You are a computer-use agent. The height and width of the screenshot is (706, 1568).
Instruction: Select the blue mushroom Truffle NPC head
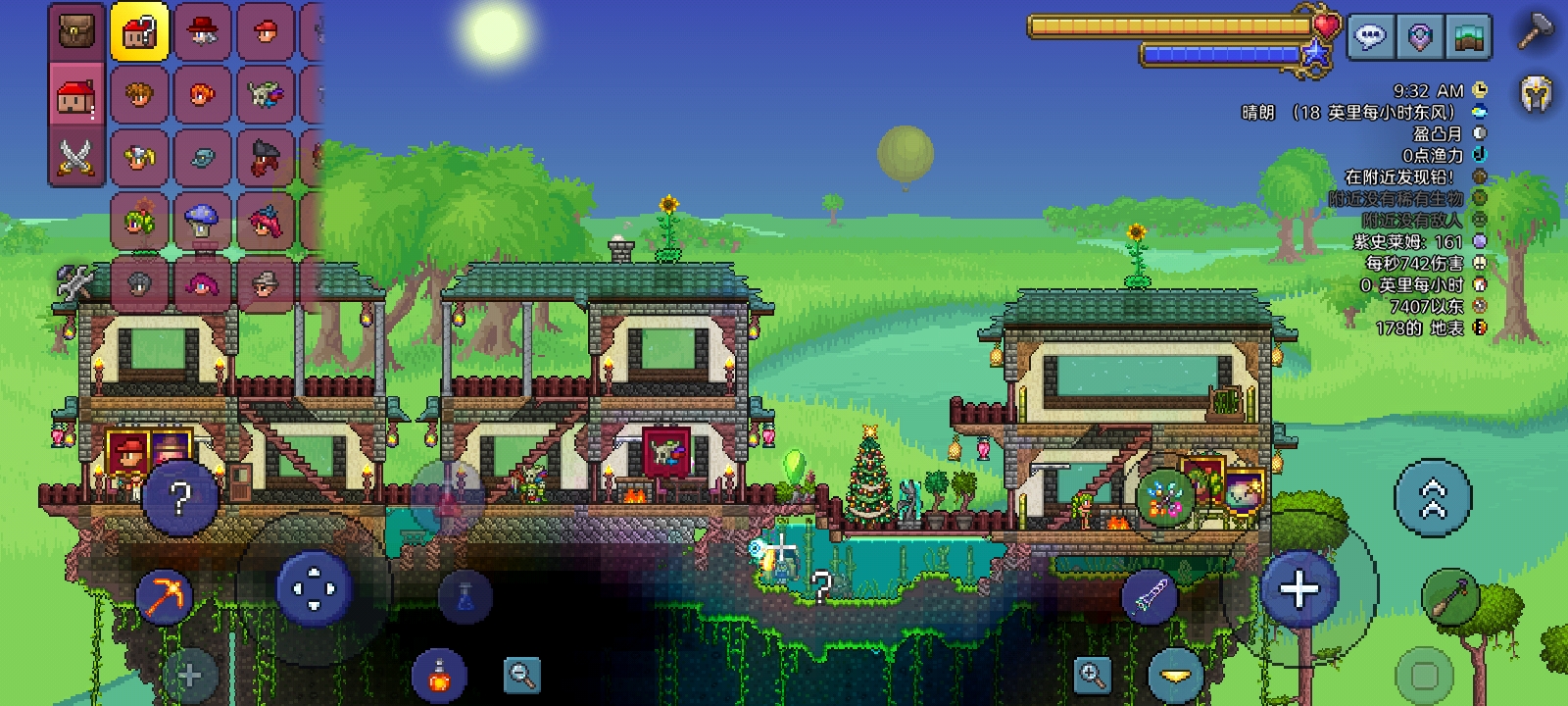202,220
